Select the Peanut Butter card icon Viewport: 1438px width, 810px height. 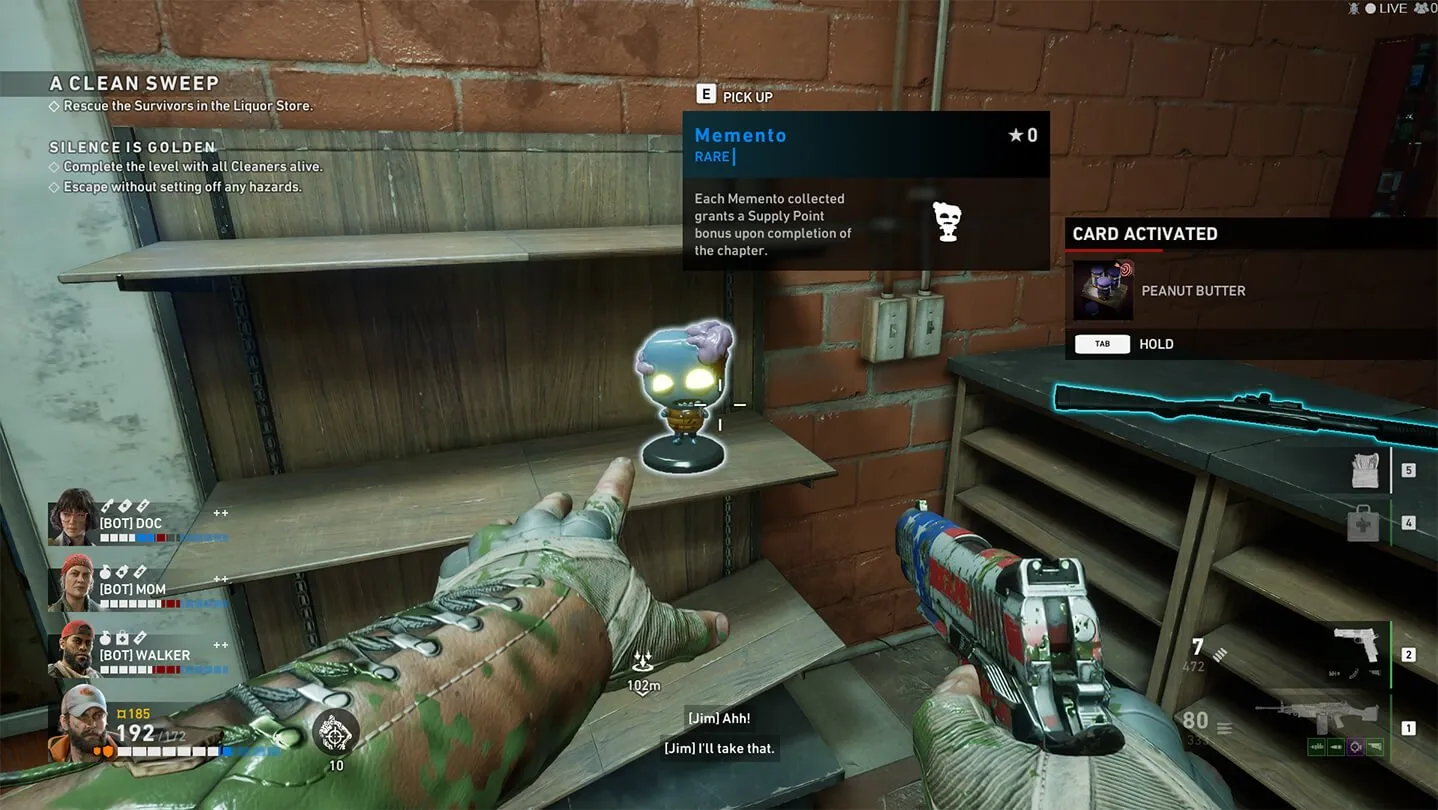pyautogui.click(x=1104, y=290)
